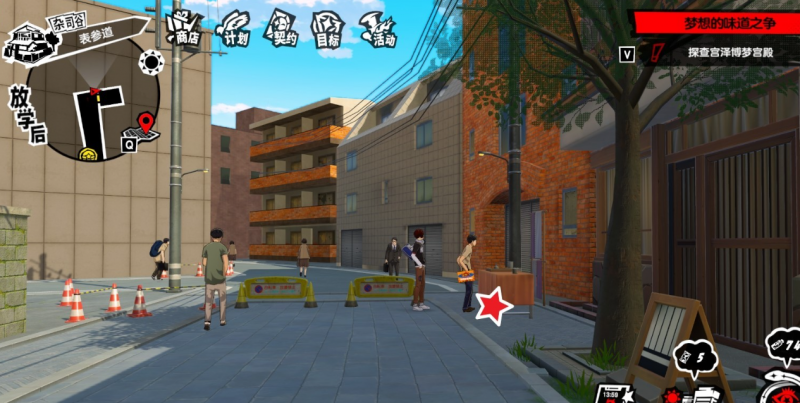
Task: Click the red location pin on minimap
Action: coord(146,123)
